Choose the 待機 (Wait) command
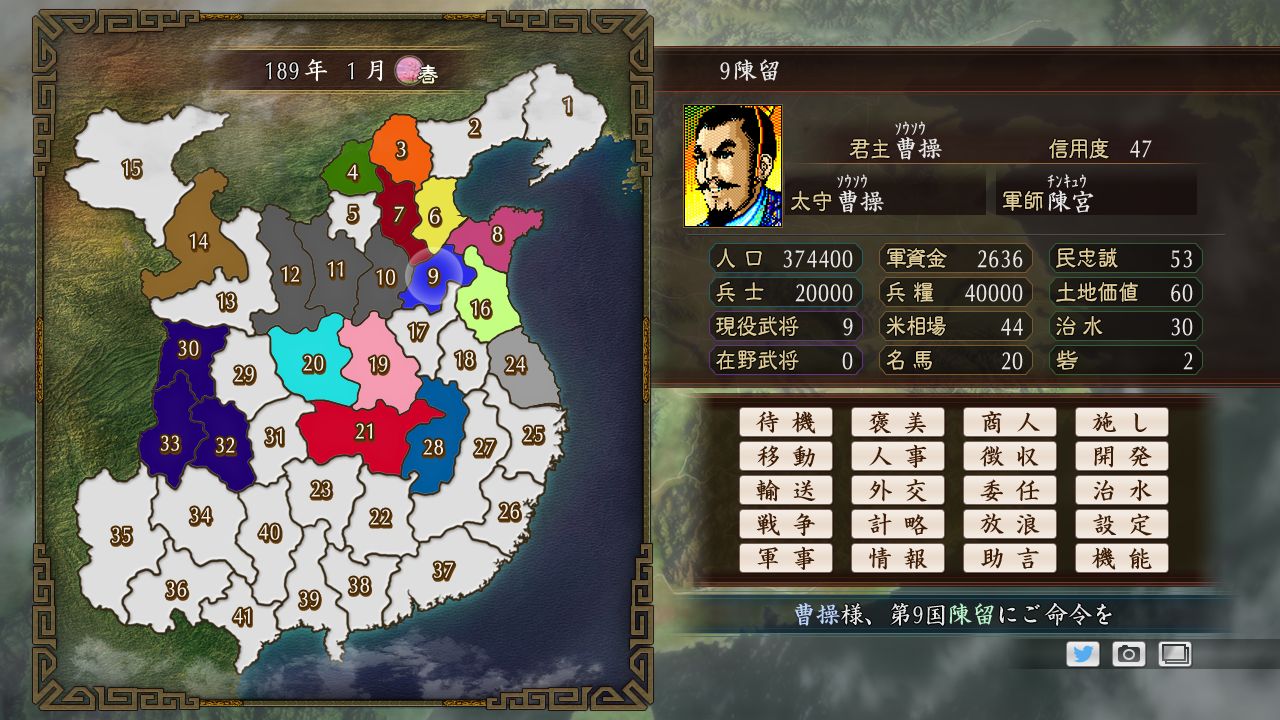 coord(786,422)
